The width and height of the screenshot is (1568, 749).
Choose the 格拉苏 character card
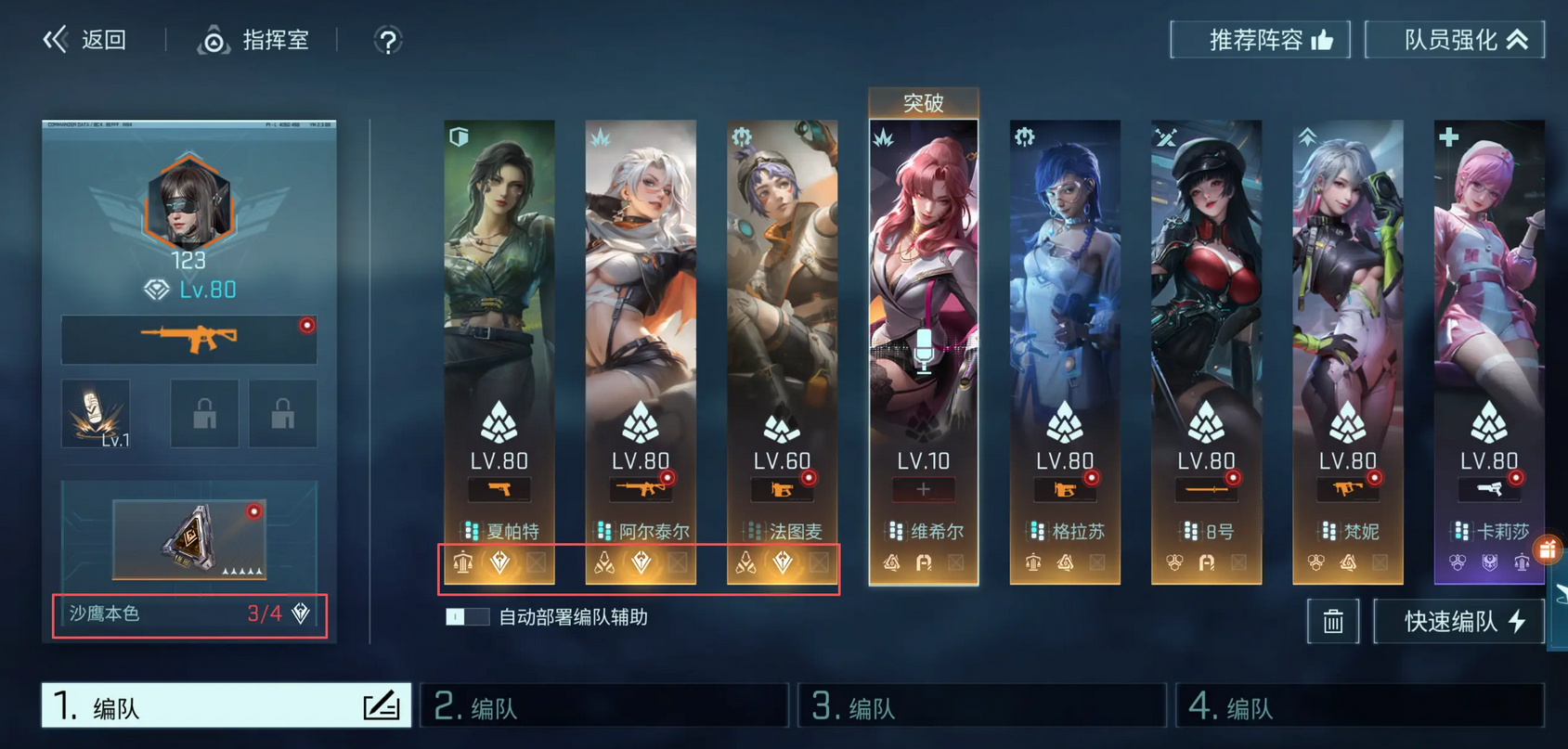(1065, 306)
